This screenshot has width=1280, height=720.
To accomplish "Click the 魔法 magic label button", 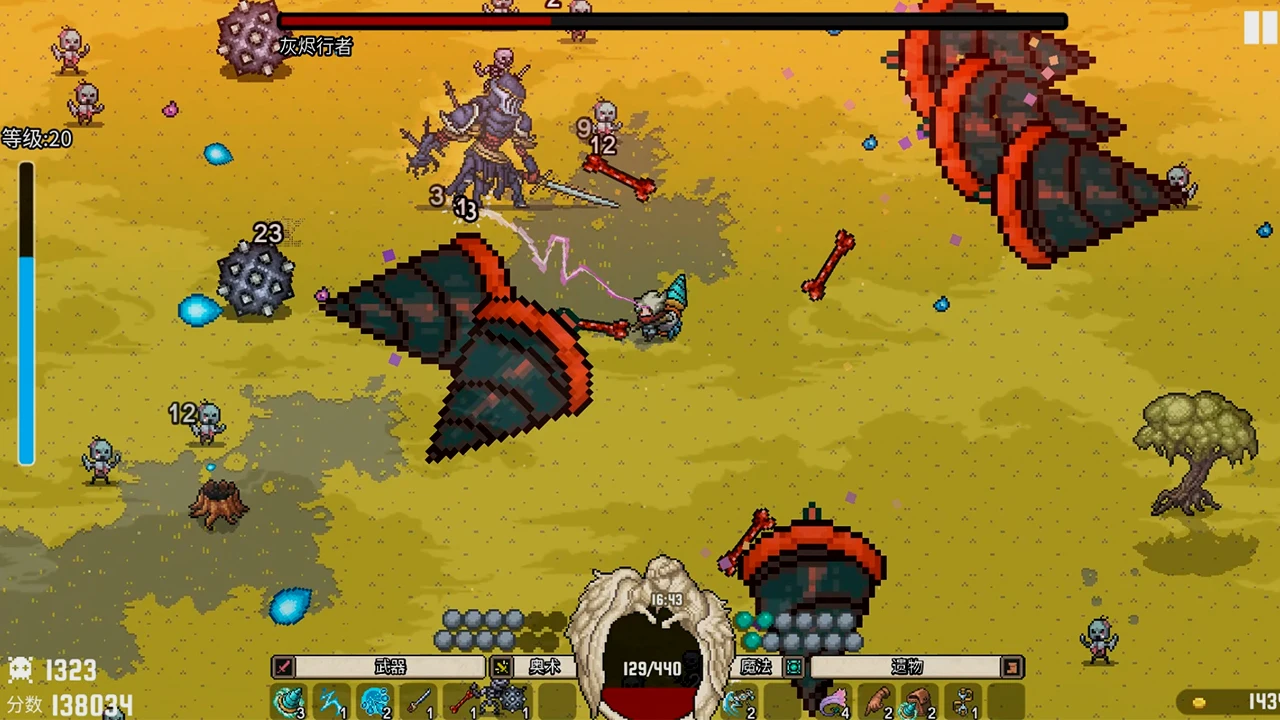I will click(x=756, y=667).
